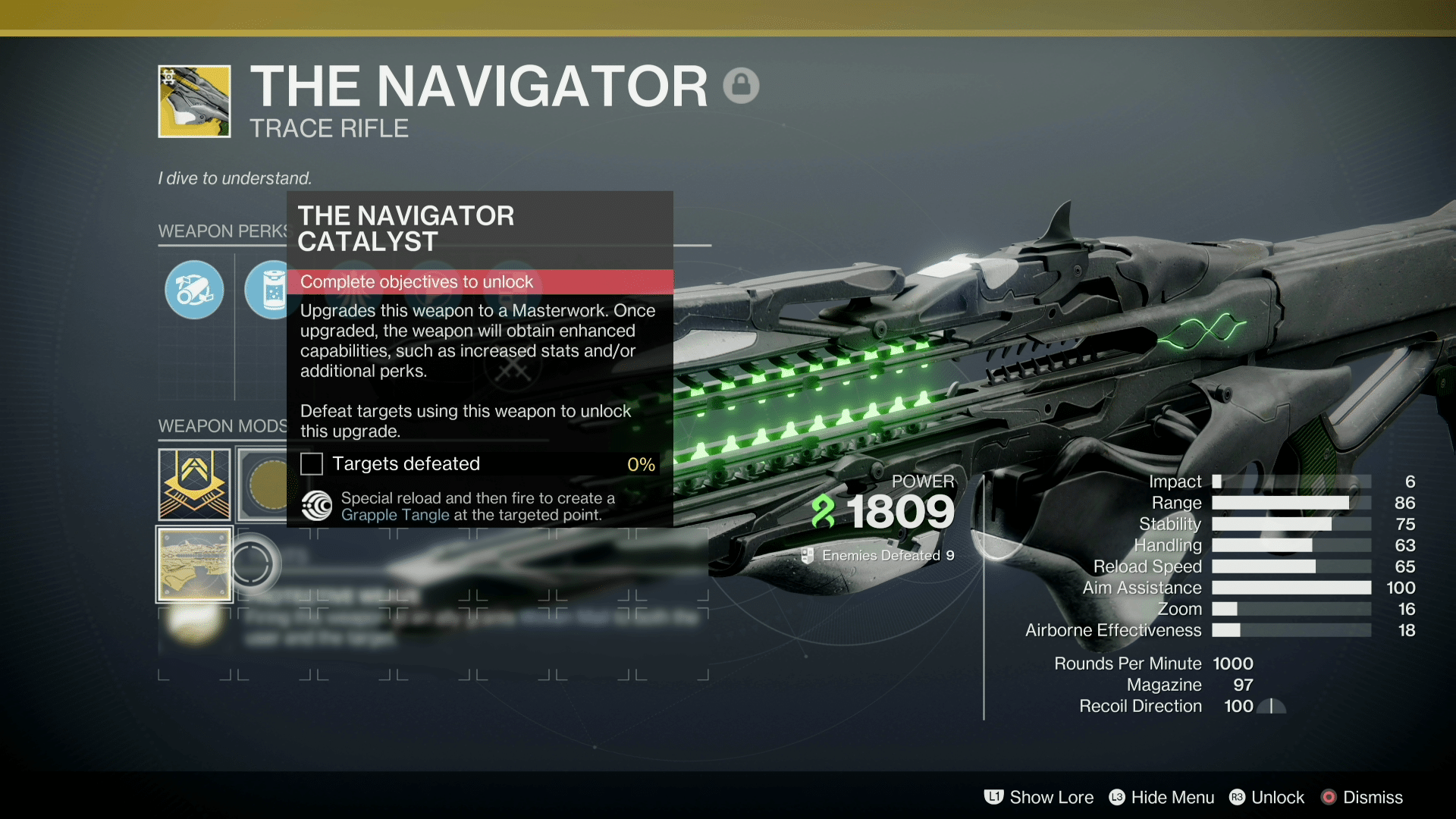Click the Enemies Defeated kill tracker icon
1456x819 pixels.
(807, 554)
